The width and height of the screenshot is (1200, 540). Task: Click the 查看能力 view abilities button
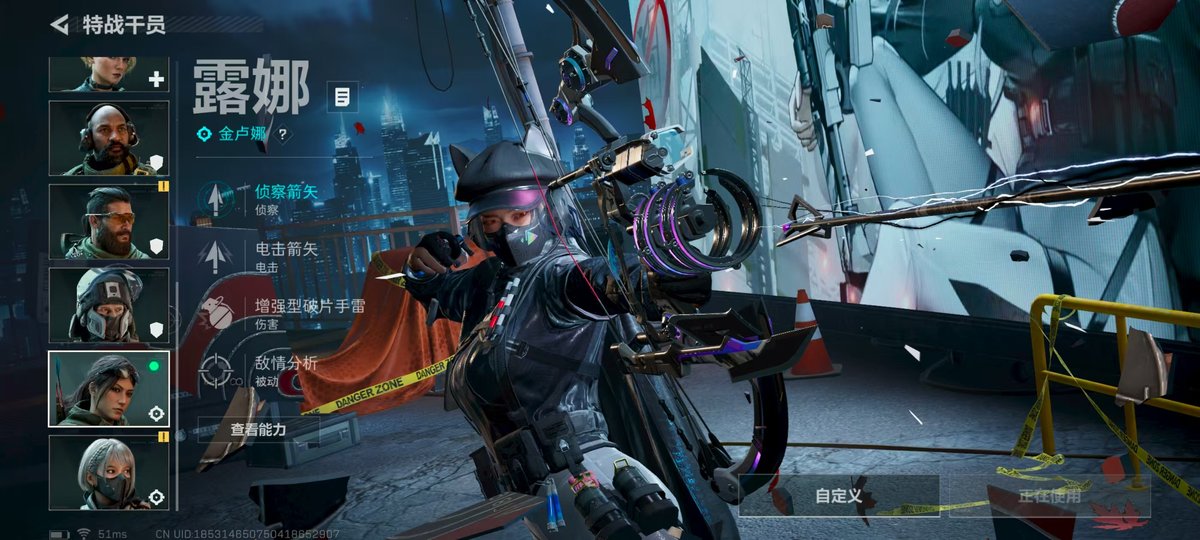click(258, 429)
